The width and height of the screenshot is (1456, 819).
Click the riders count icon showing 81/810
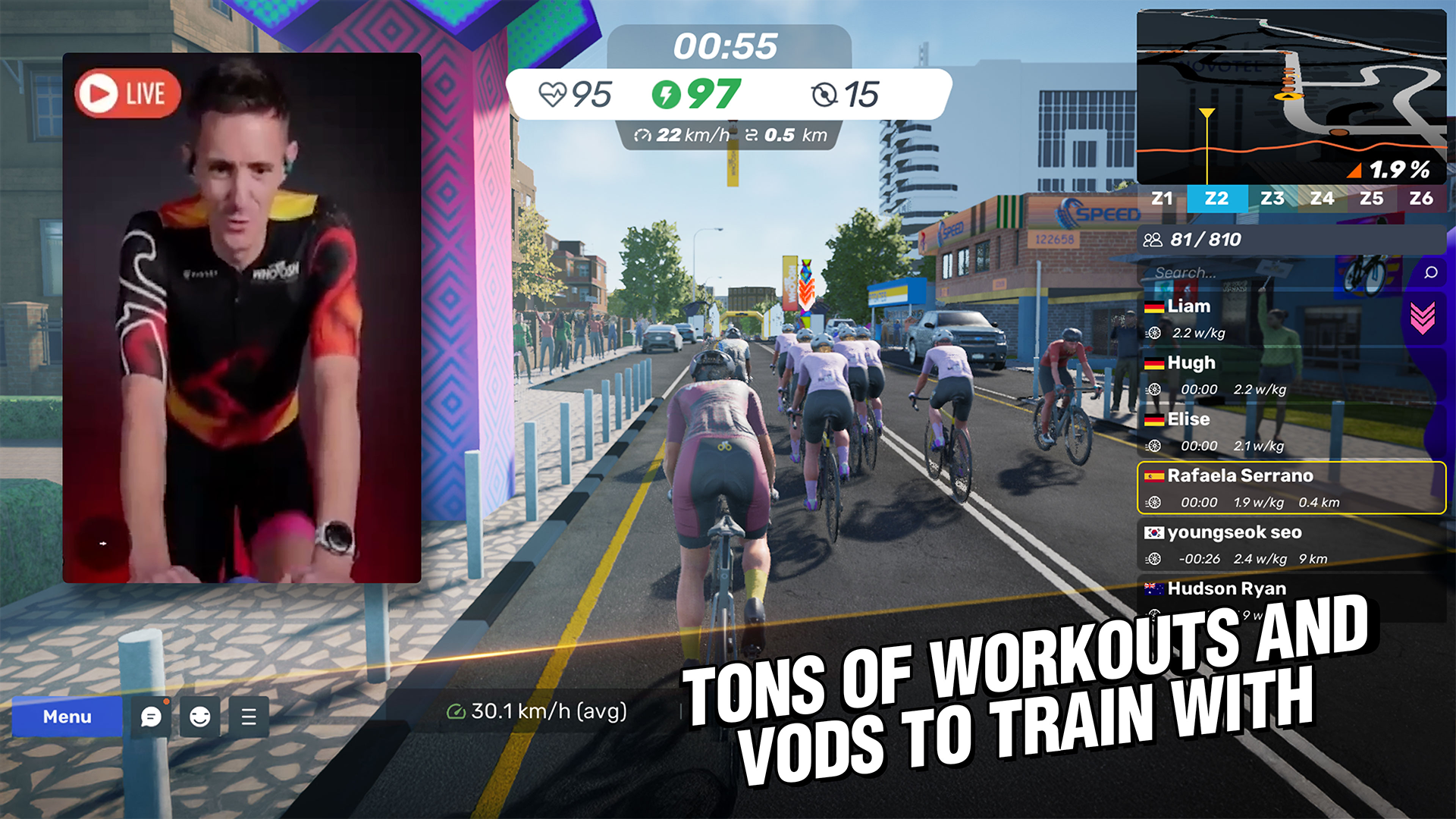pyautogui.click(x=1154, y=240)
